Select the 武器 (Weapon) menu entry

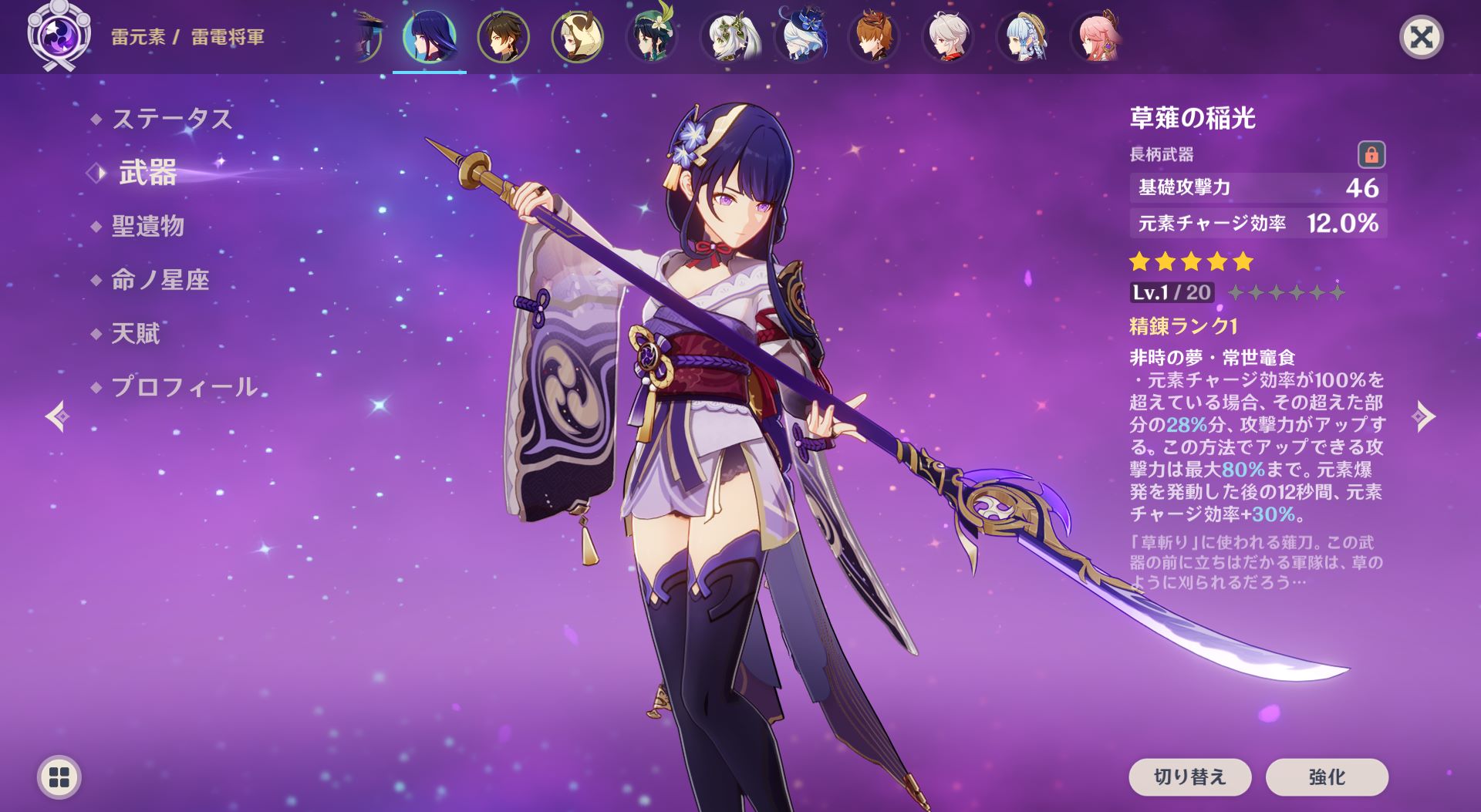click(x=147, y=173)
